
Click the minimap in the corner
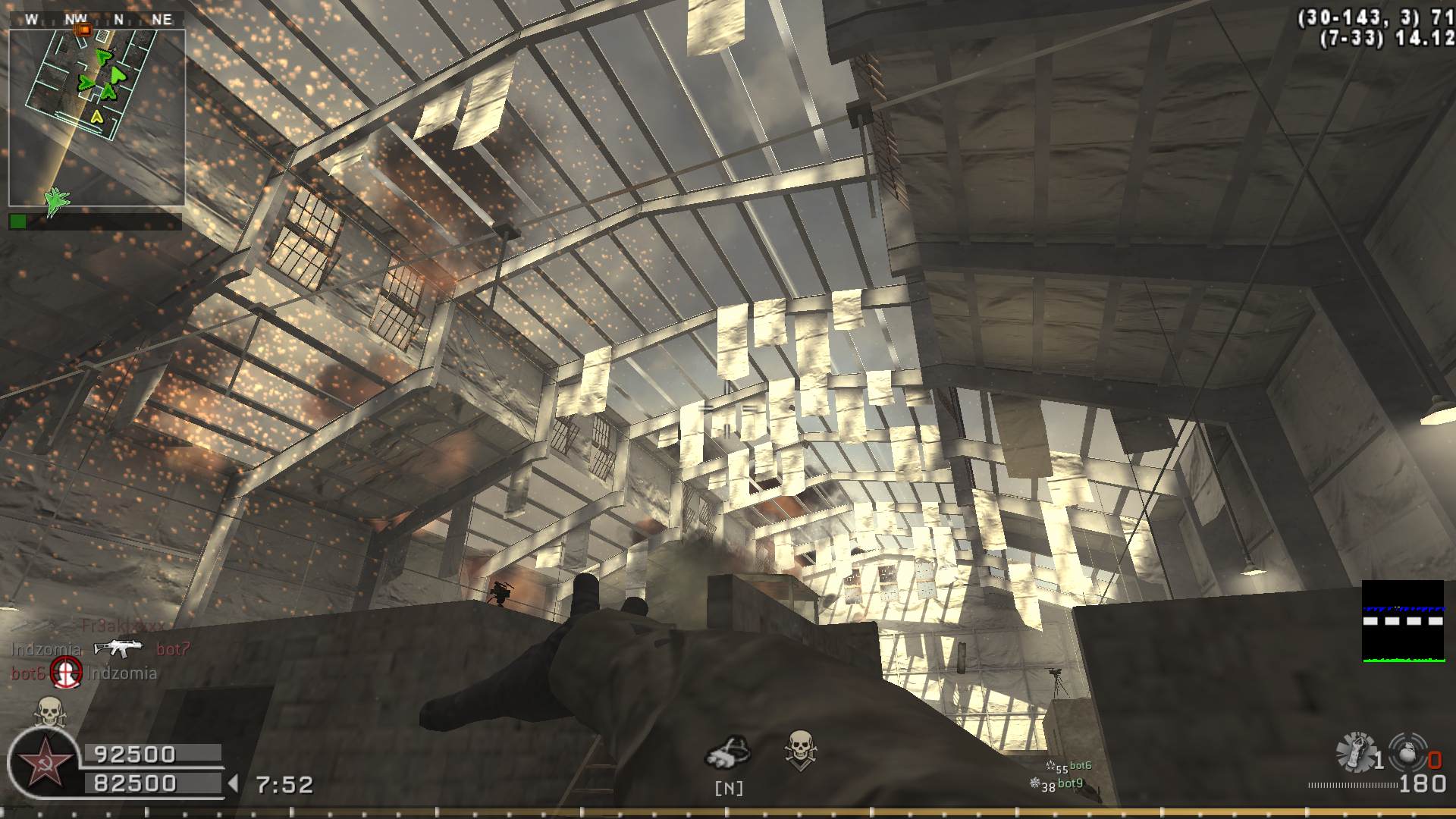[96, 118]
